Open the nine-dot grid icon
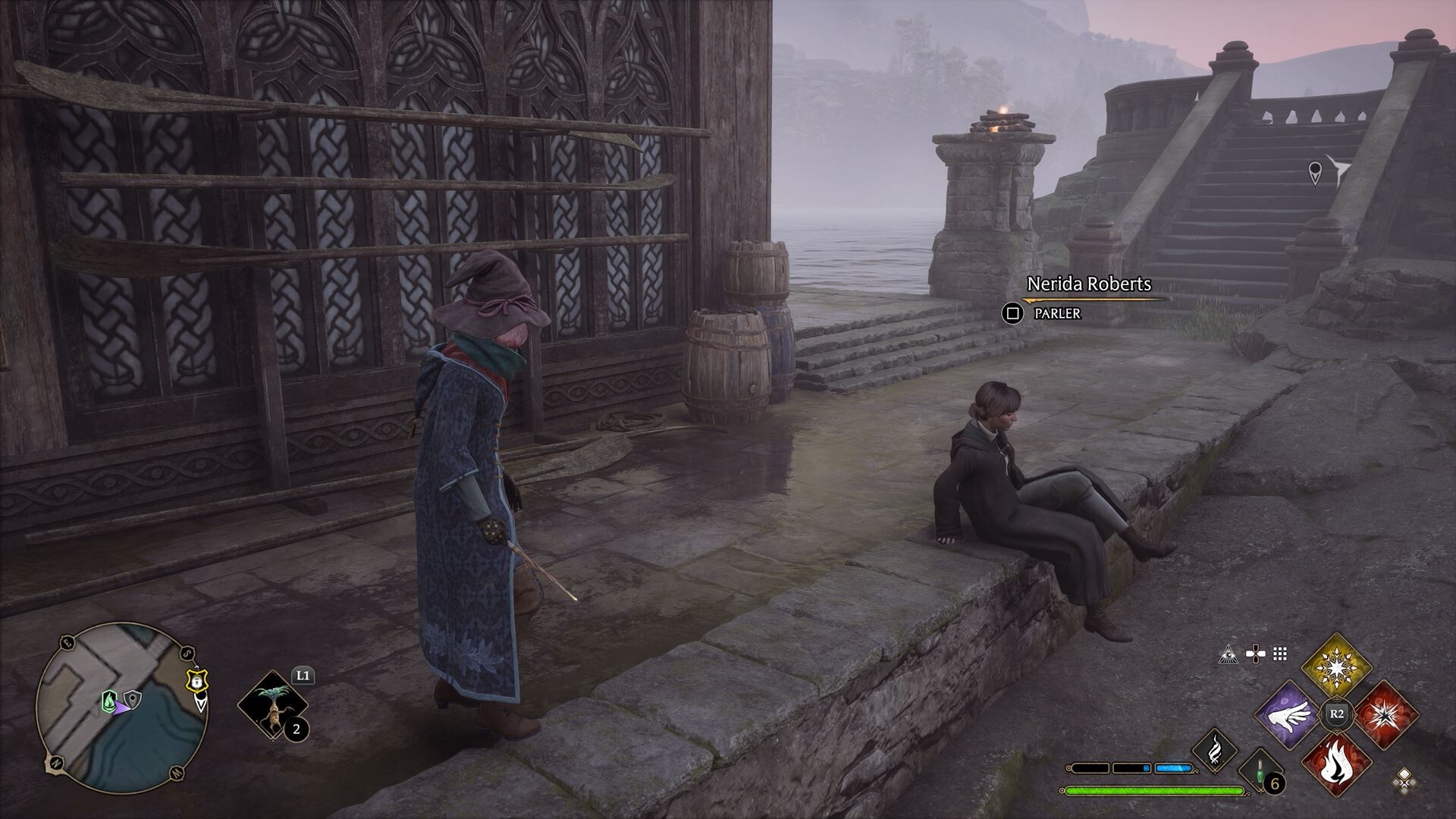This screenshot has width=1456, height=819. pos(1280,654)
